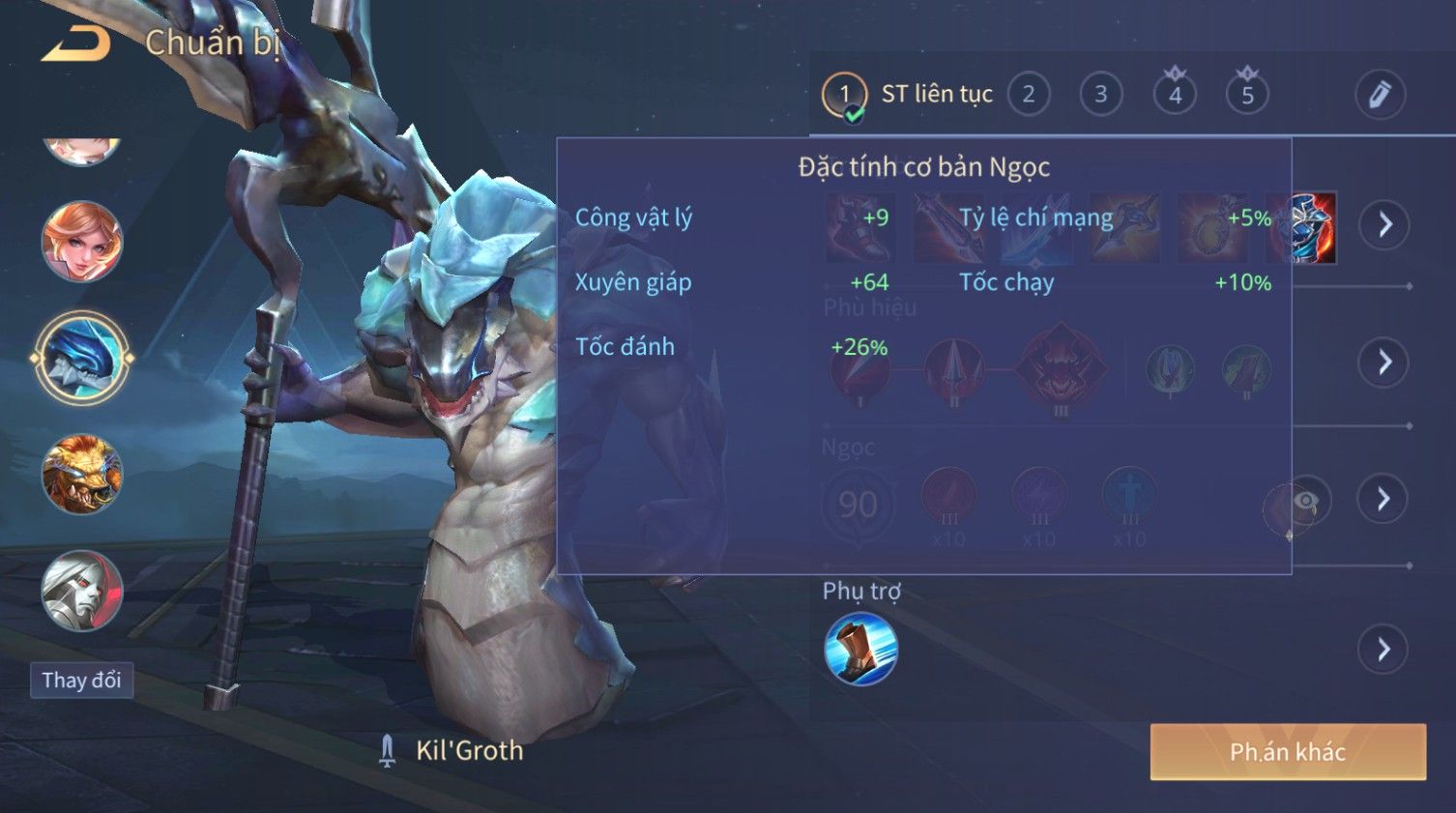This screenshot has height=813, width=1456.
Task: Open the Ngọc section arrow
Action: coord(1384,499)
